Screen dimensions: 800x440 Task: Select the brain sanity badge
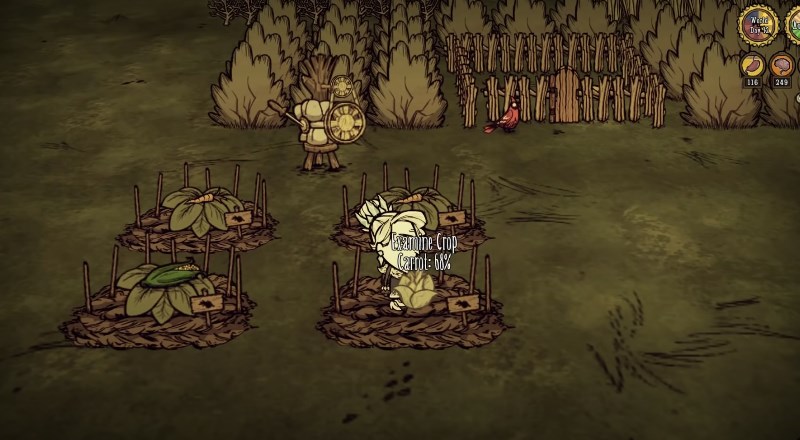click(x=782, y=66)
